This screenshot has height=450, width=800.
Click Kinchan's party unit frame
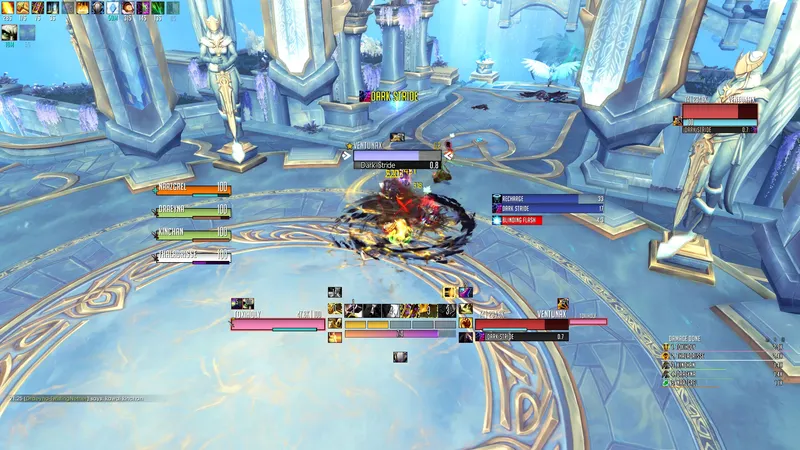pos(194,235)
